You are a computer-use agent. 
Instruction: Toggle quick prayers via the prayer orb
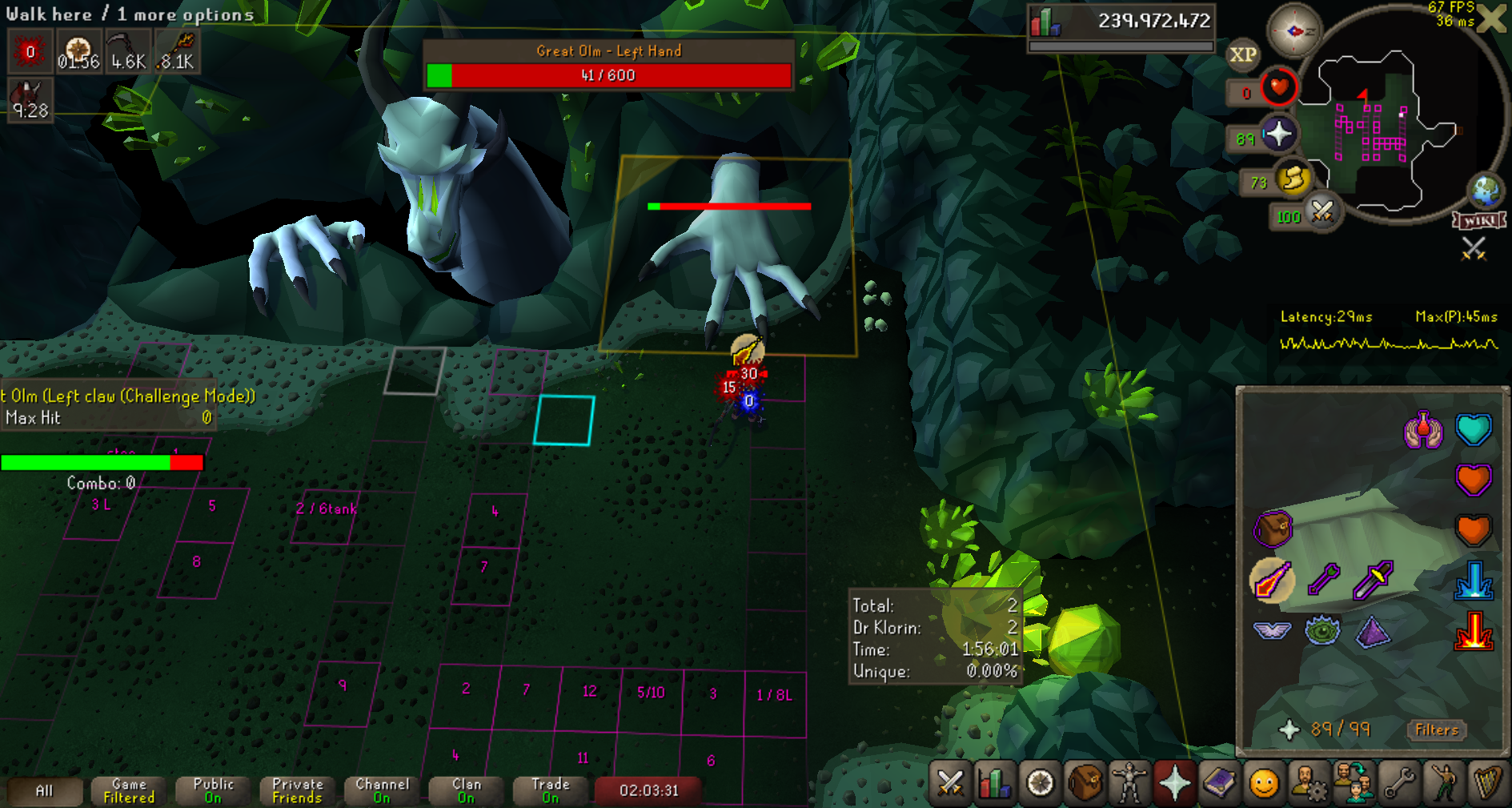click(1278, 134)
